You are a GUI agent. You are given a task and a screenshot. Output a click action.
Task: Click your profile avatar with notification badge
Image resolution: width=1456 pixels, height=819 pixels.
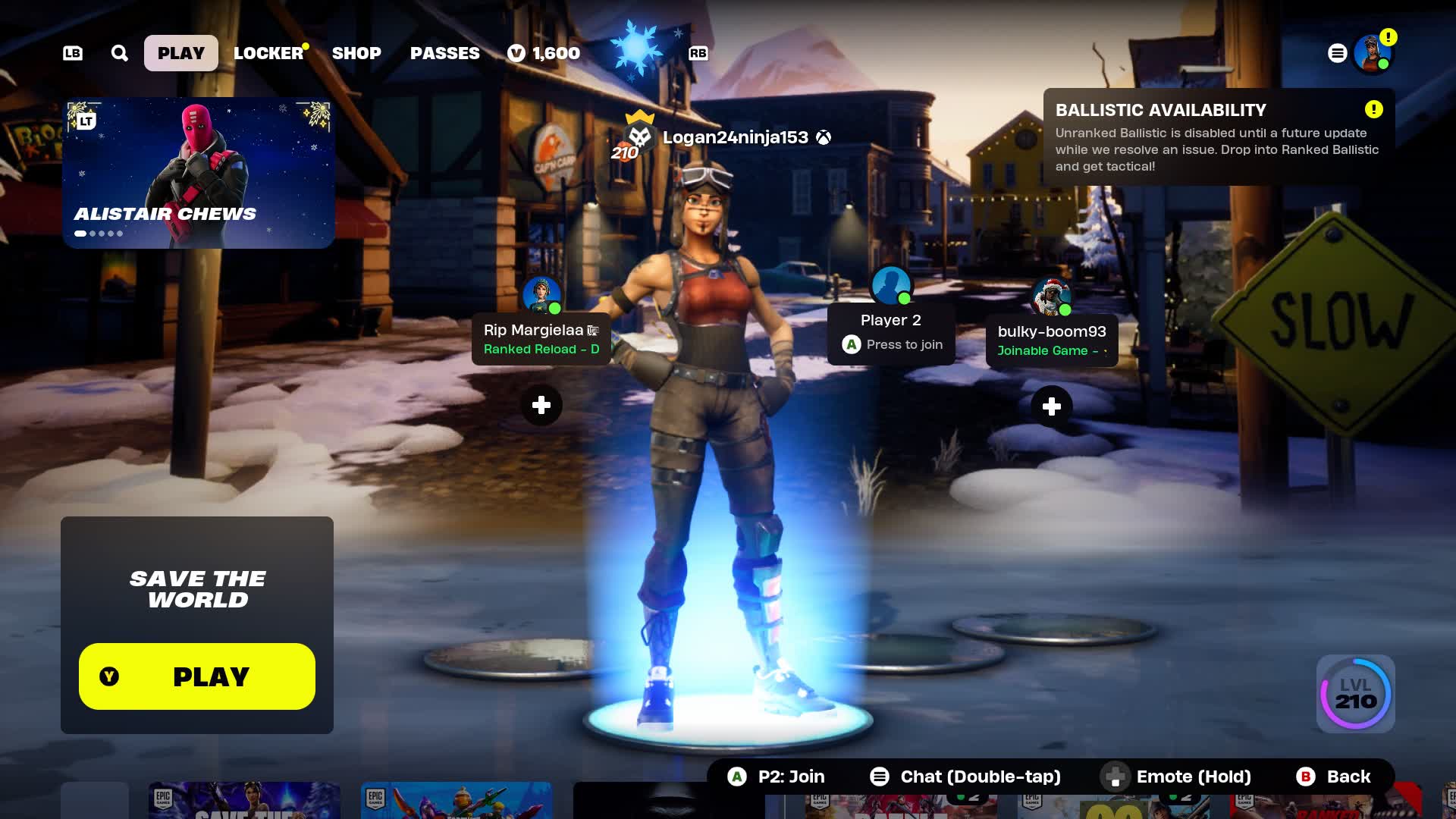pyautogui.click(x=1372, y=53)
